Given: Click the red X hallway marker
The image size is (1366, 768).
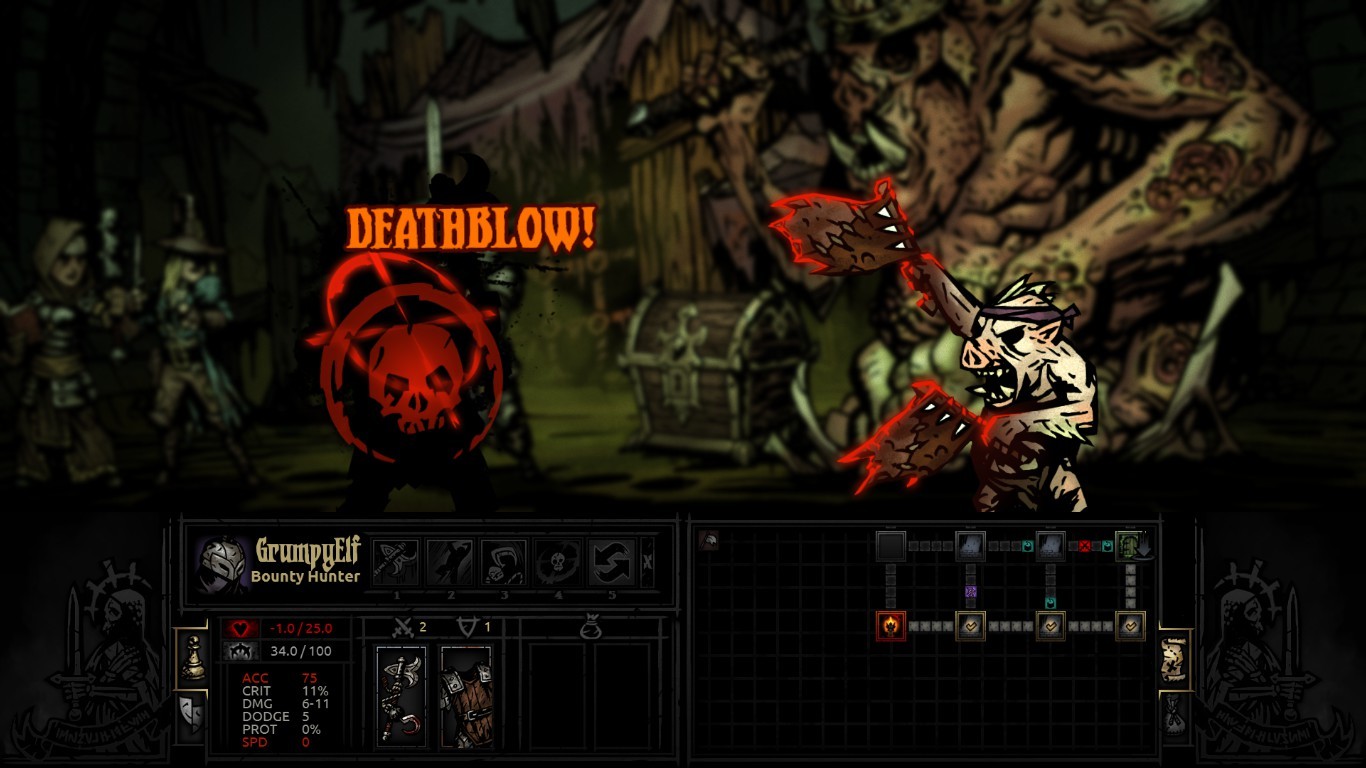Looking at the screenshot, I should 1084,546.
